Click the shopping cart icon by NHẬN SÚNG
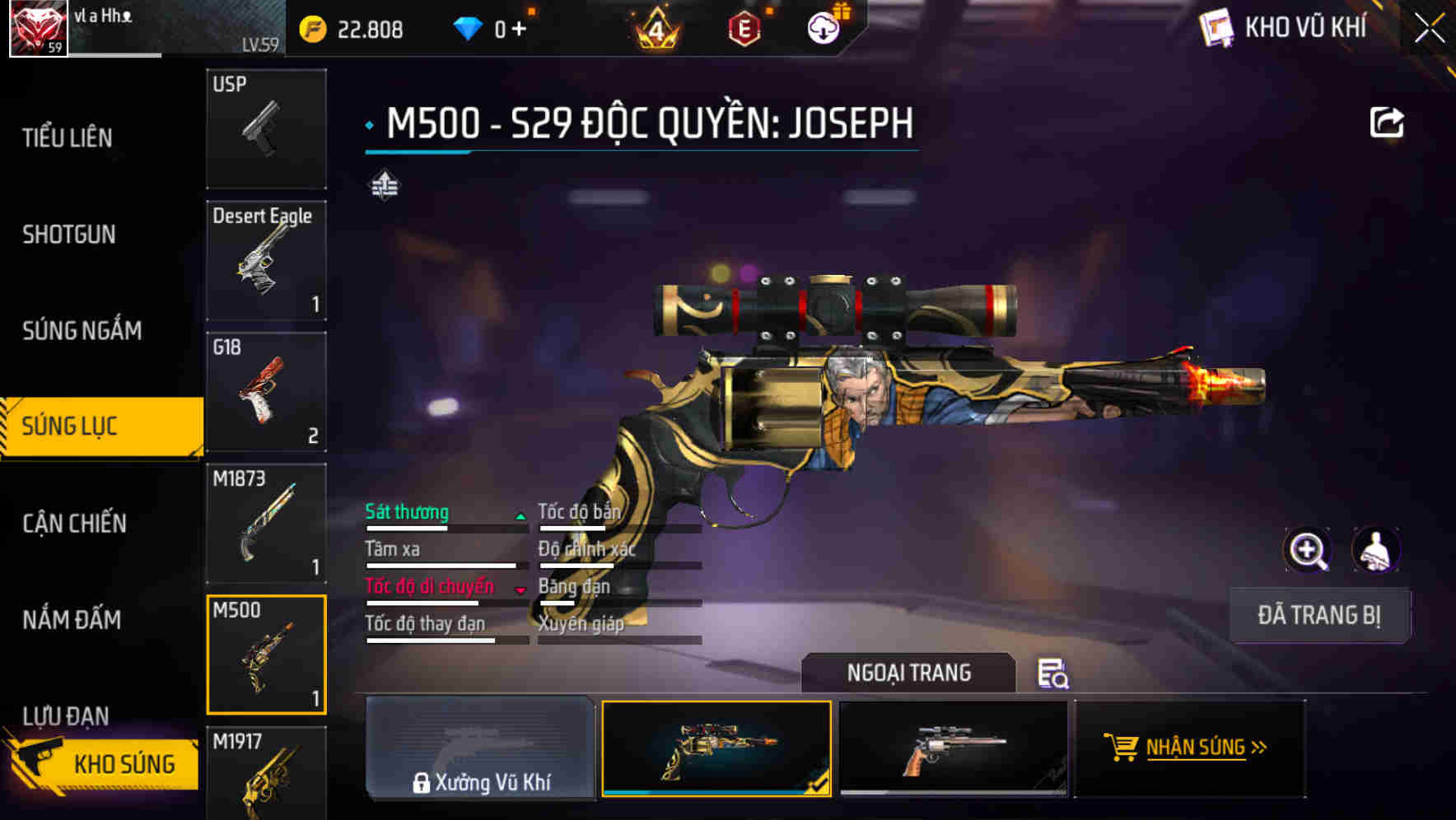Image resolution: width=1456 pixels, height=820 pixels. click(1122, 748)
